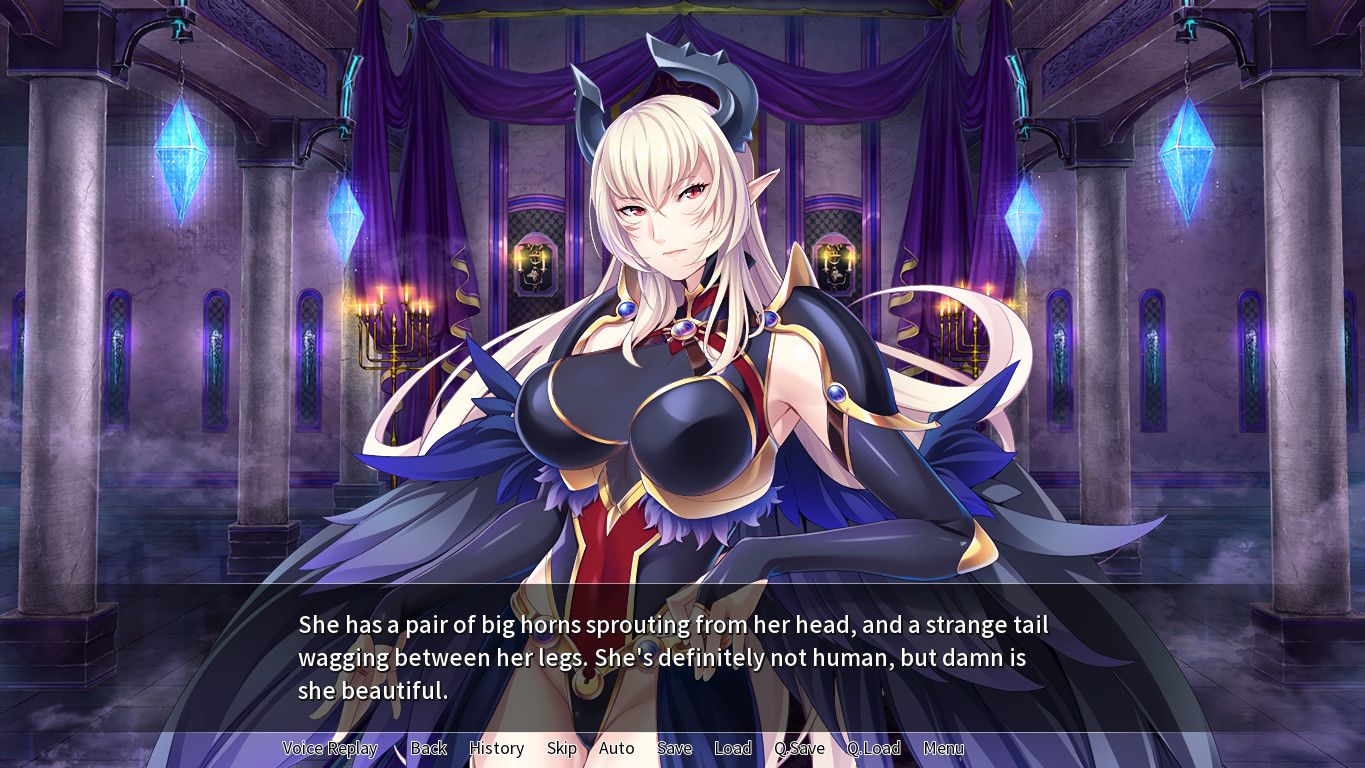Replay the voice line with Voice Replay

click(x=330, y=748)
